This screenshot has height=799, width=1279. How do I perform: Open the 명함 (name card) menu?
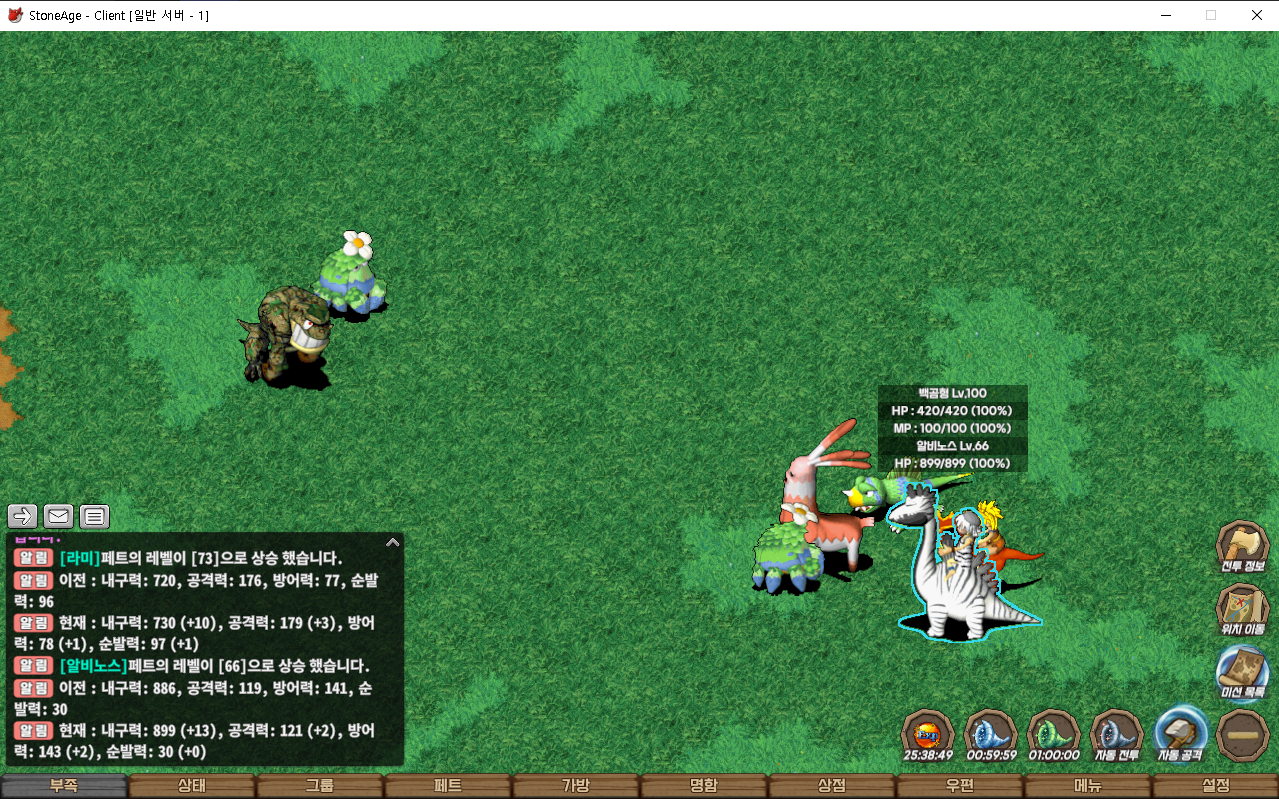point(704,786)
